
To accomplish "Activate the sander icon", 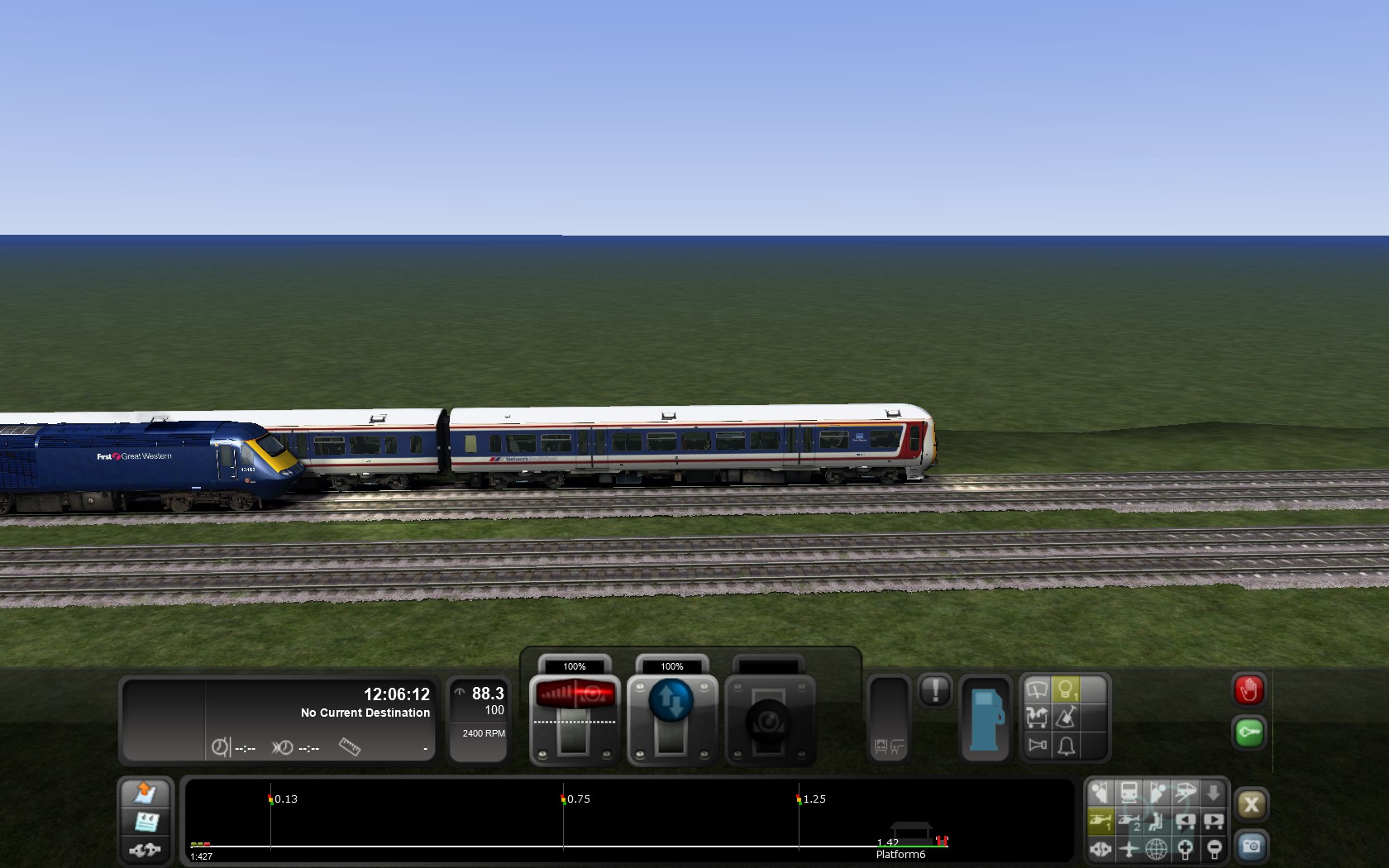I will point(1066,718).
